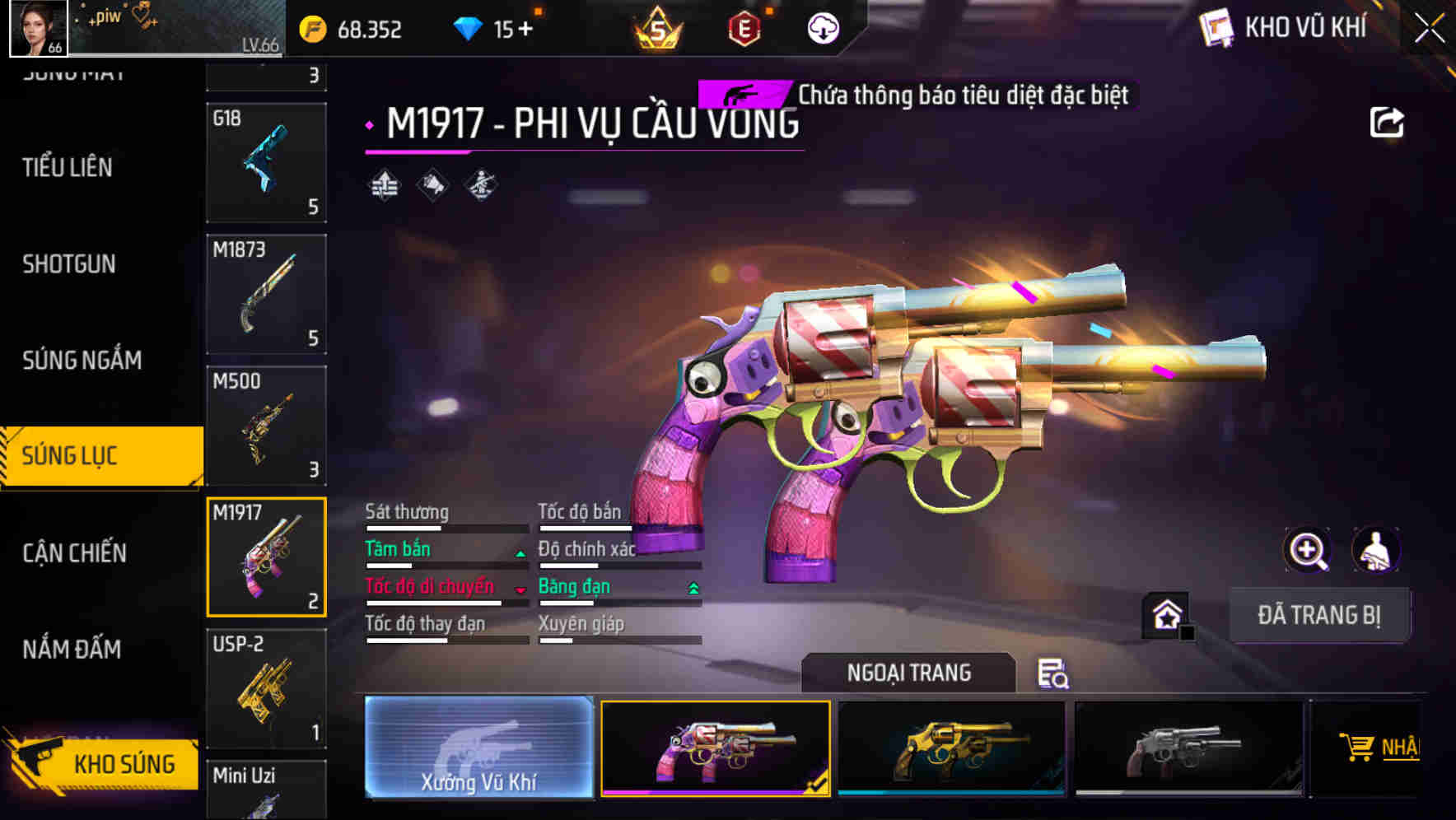The width and height of the screenshot is (1456, 820).
Task: Open the share icon in top right corner
Action: click(1388, 122)
